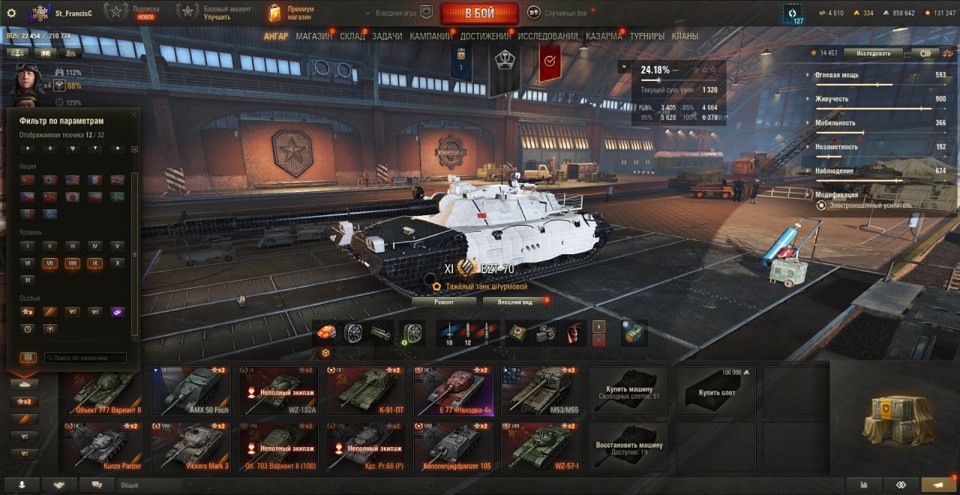Click the Купить слот tile

pos(716,391)
